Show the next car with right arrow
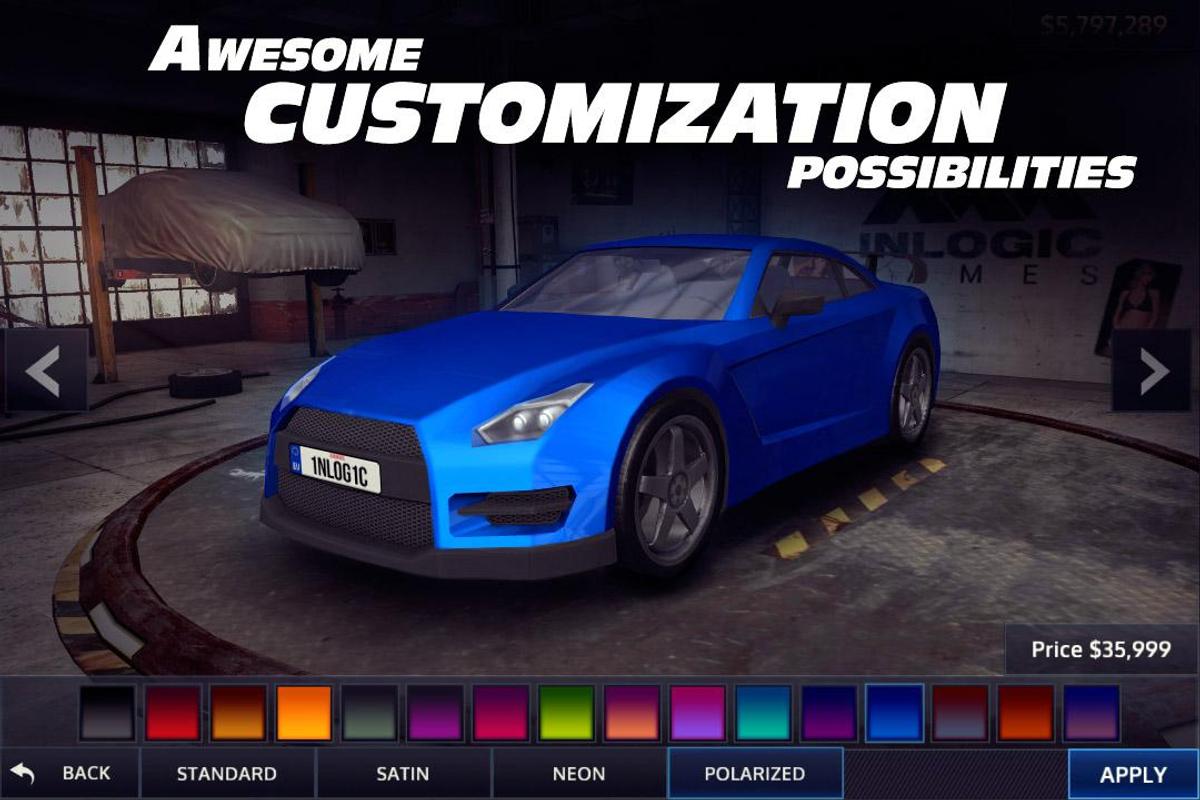 1155,372
